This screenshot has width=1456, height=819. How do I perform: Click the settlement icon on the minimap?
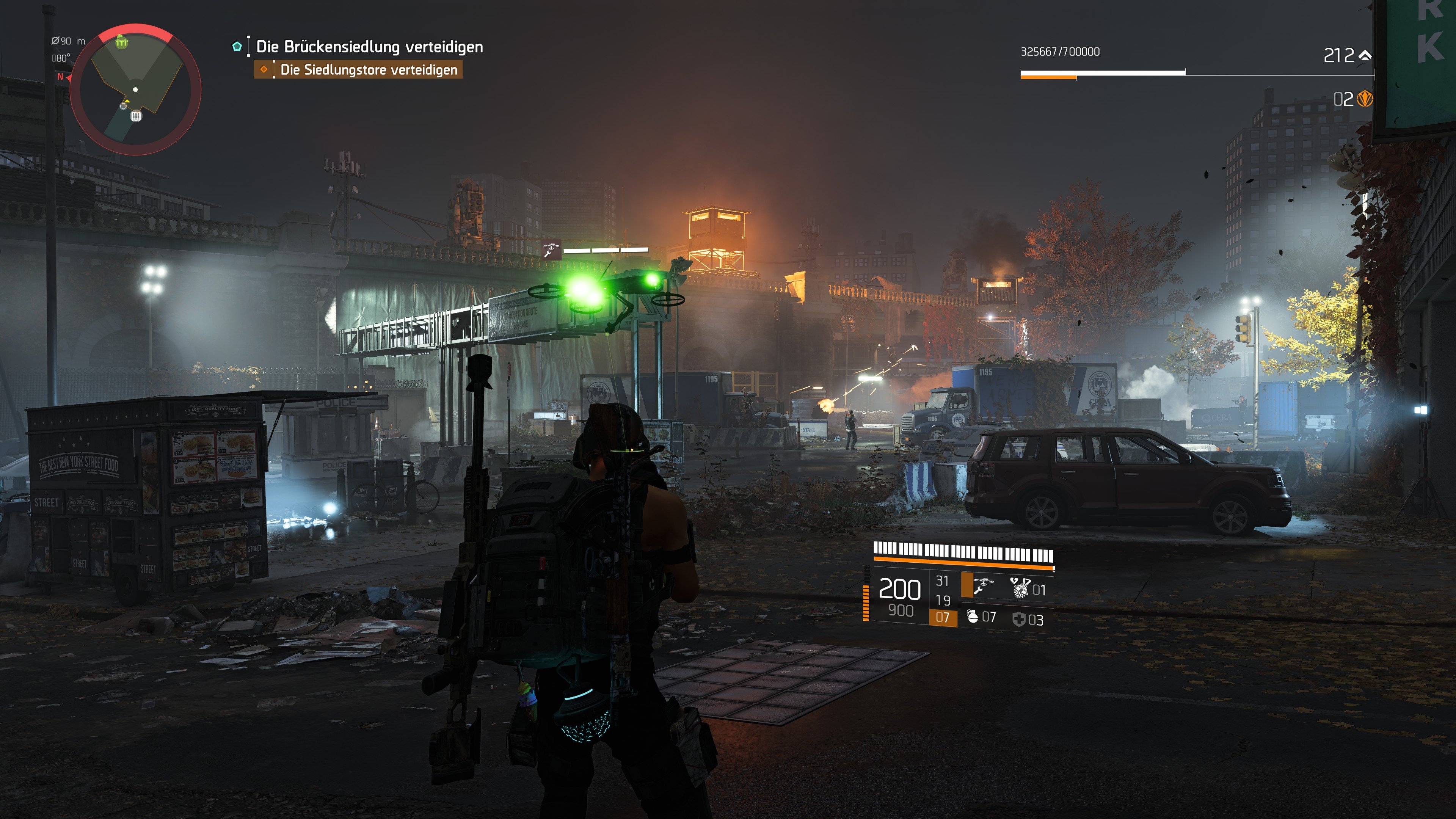tap(122, 43)
